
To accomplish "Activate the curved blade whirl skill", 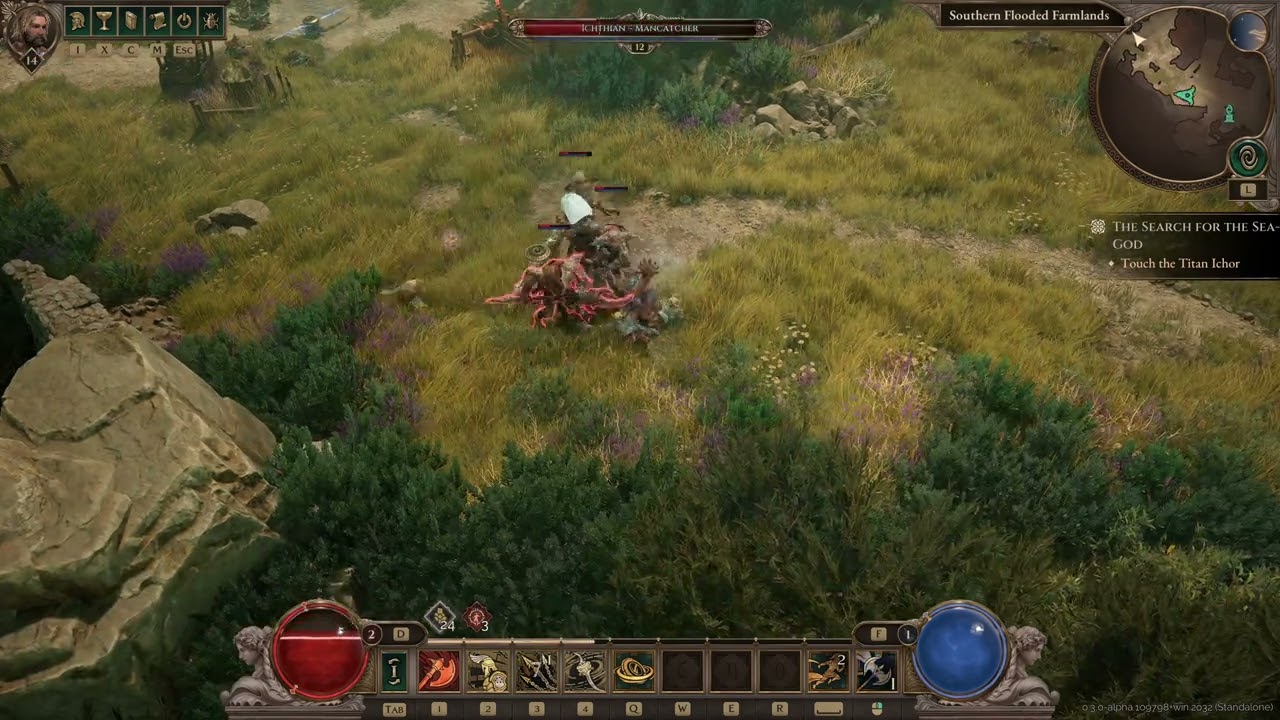I will point(585,671).
